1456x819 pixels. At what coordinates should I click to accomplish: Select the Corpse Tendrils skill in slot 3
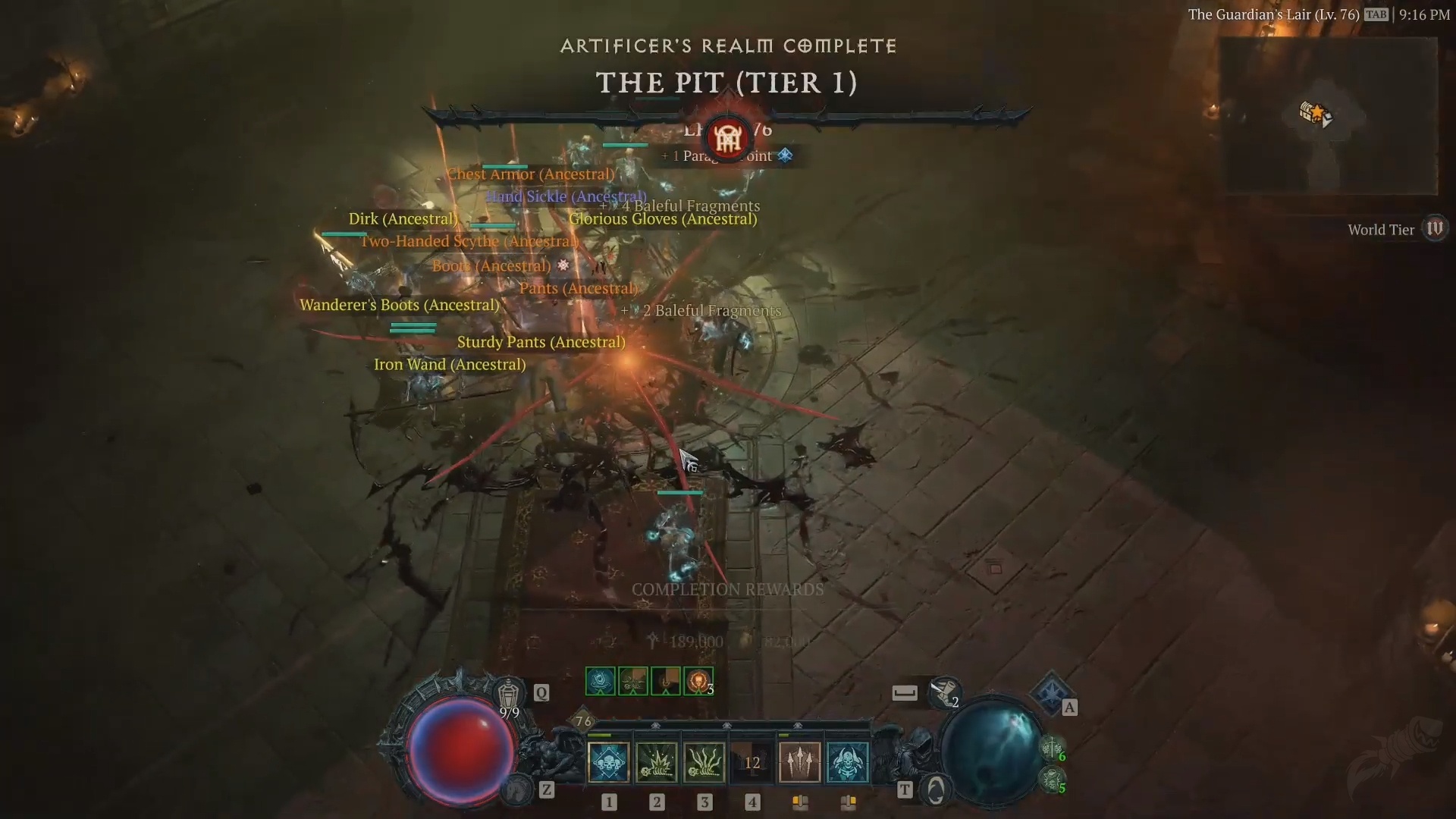[x=704, y=763]
